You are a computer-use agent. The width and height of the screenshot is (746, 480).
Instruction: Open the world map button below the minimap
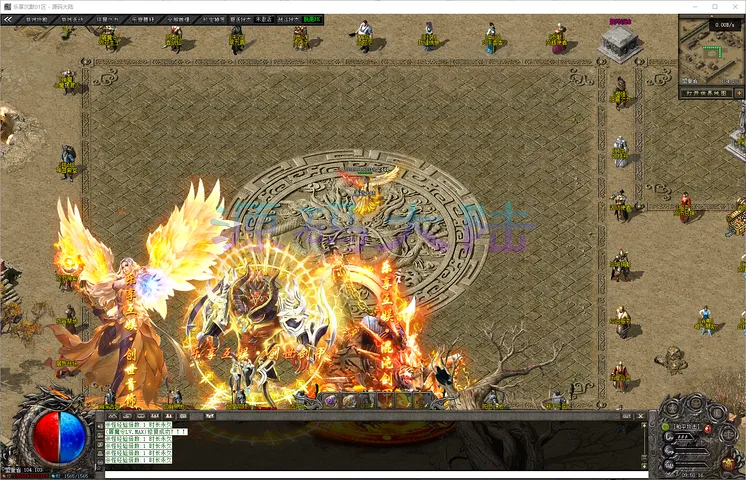(x=706, y=93)
